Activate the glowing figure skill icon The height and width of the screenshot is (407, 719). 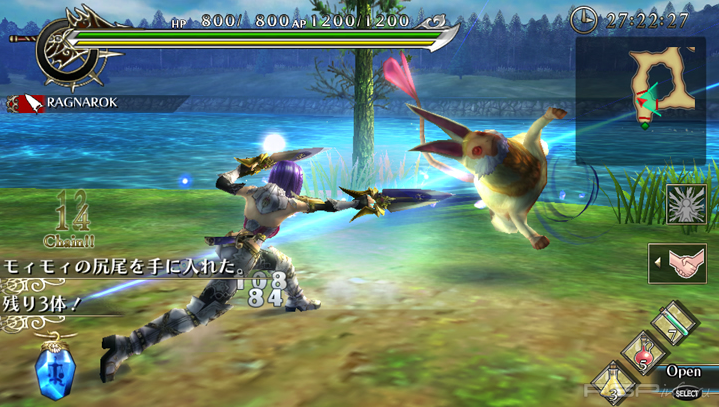point(686,205)
